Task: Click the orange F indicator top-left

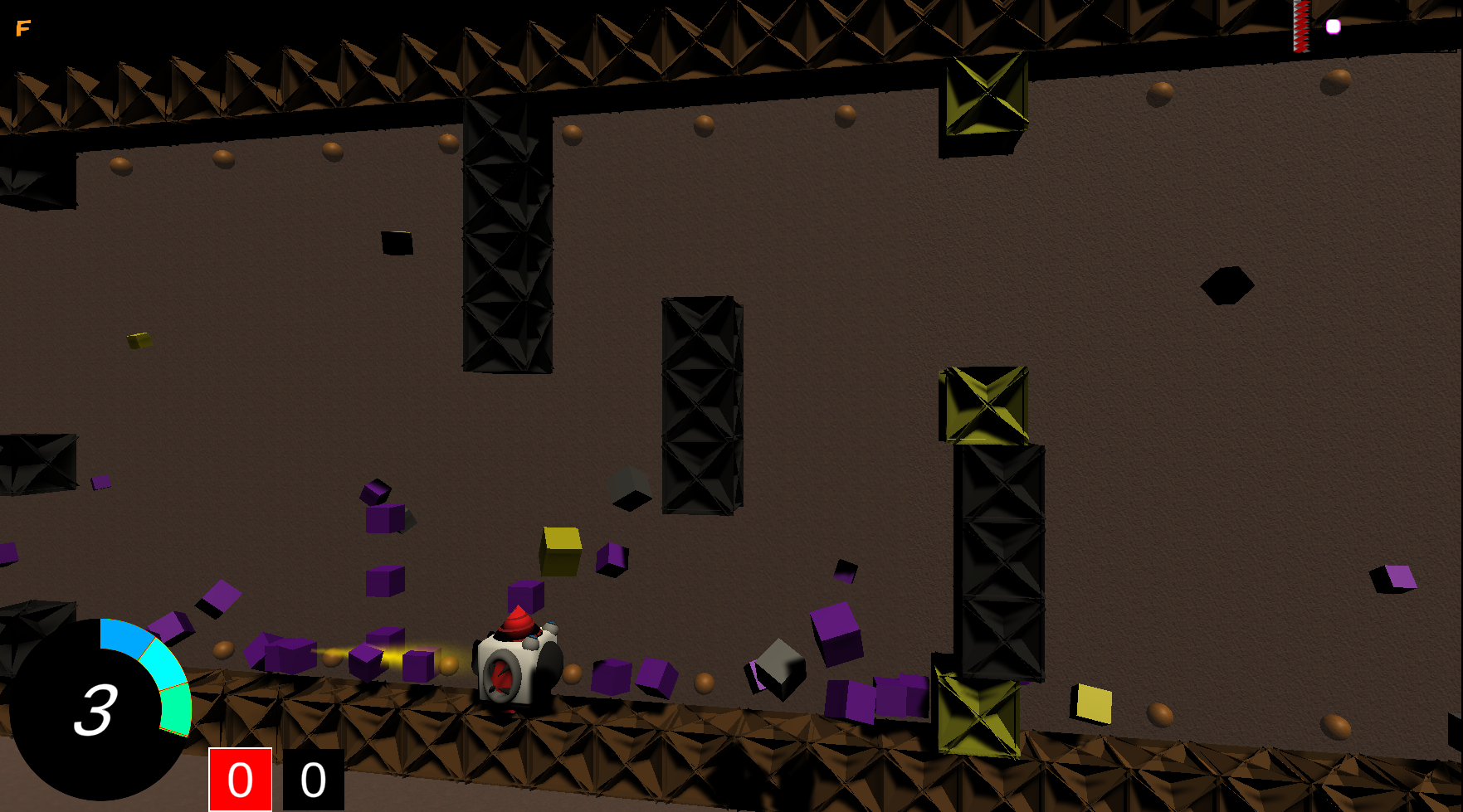Action: (23, 27)
